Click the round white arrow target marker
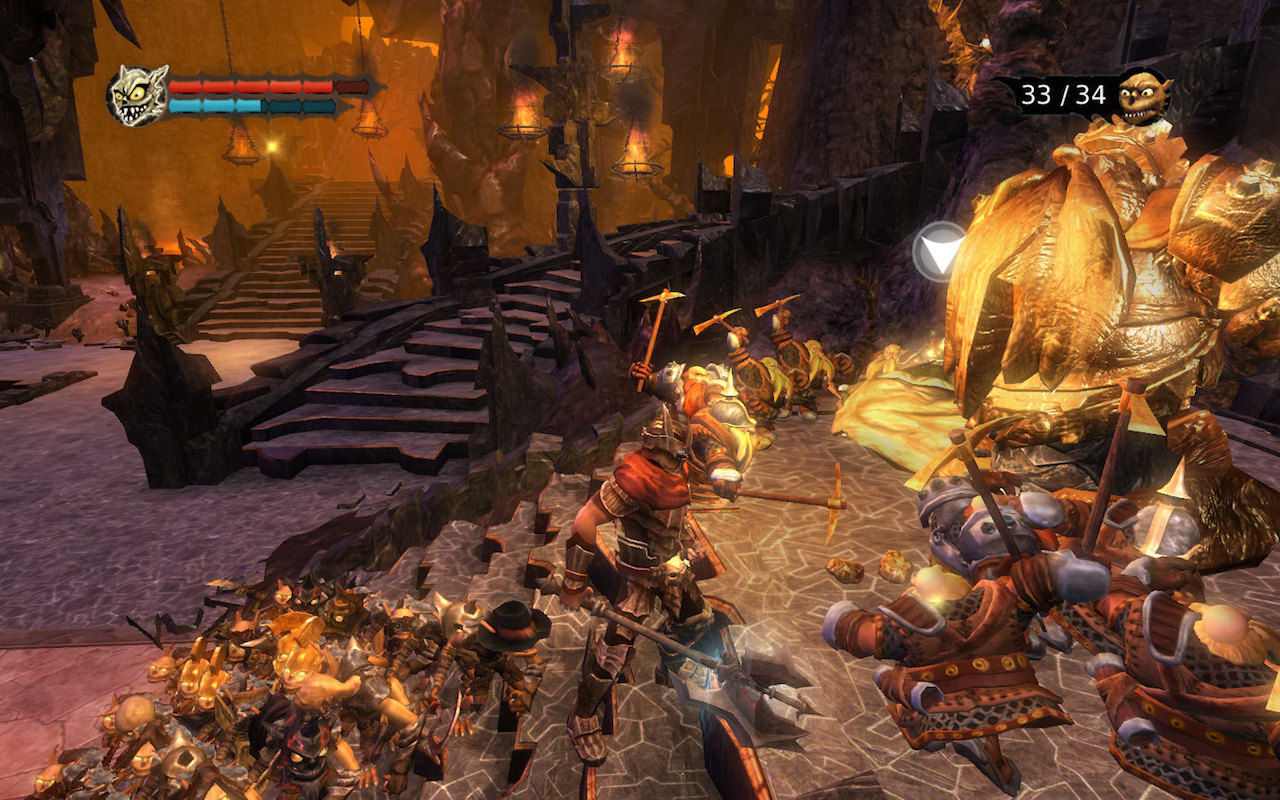The width and height of the screenshot is (1280, 800). (939, 250)
